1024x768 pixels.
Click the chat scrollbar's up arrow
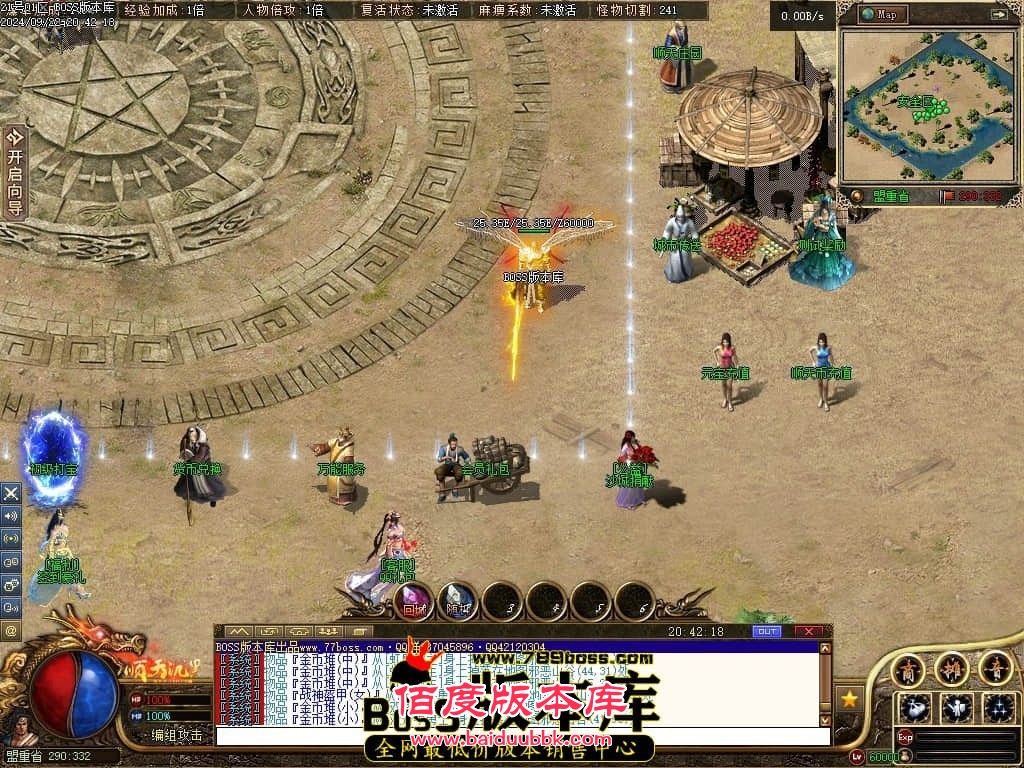[825, 649]
